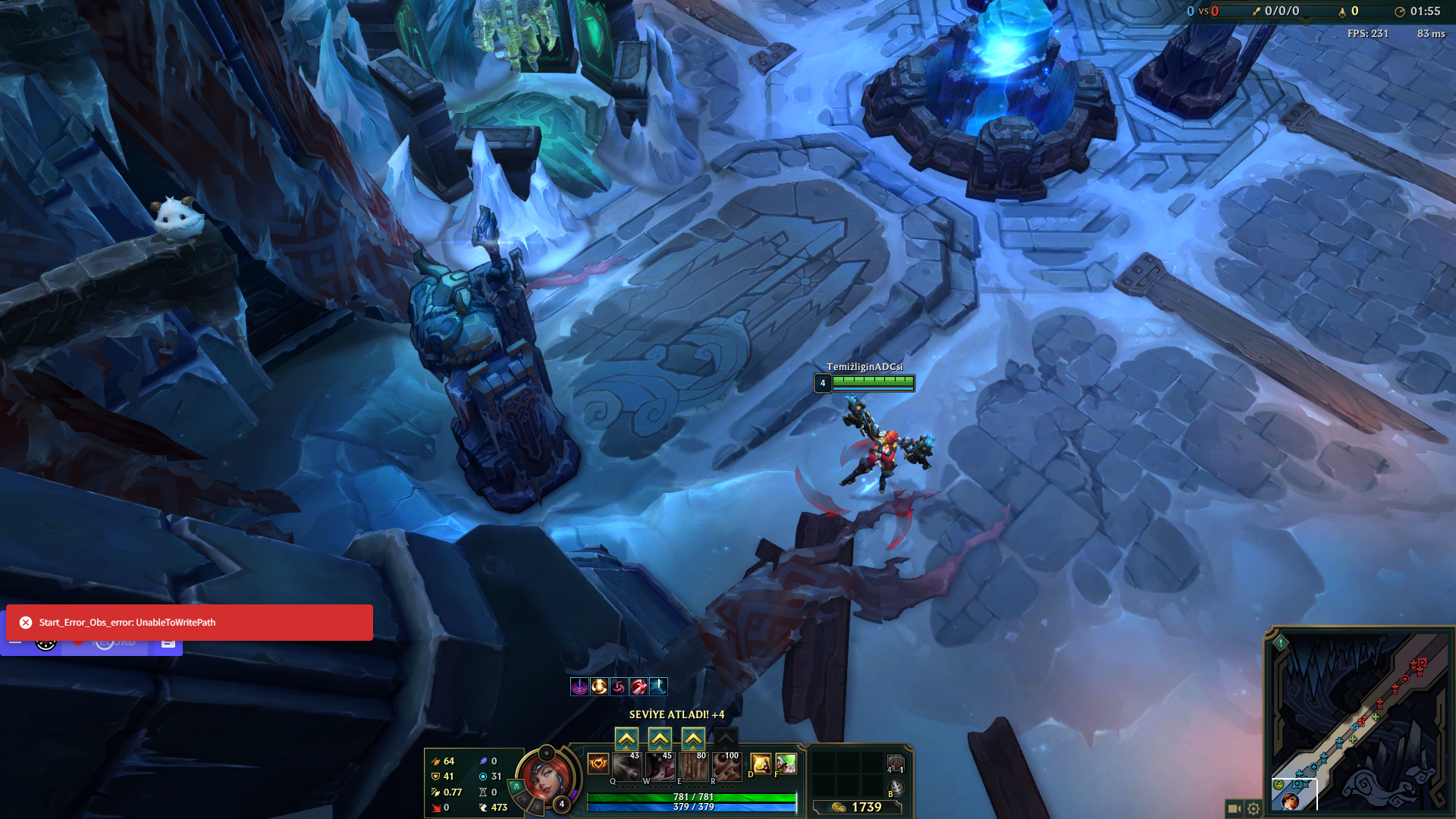The height and width of the screenshot is (819, 1456).
Task: Click the recall button labeled B
Action: pos(896,789)
